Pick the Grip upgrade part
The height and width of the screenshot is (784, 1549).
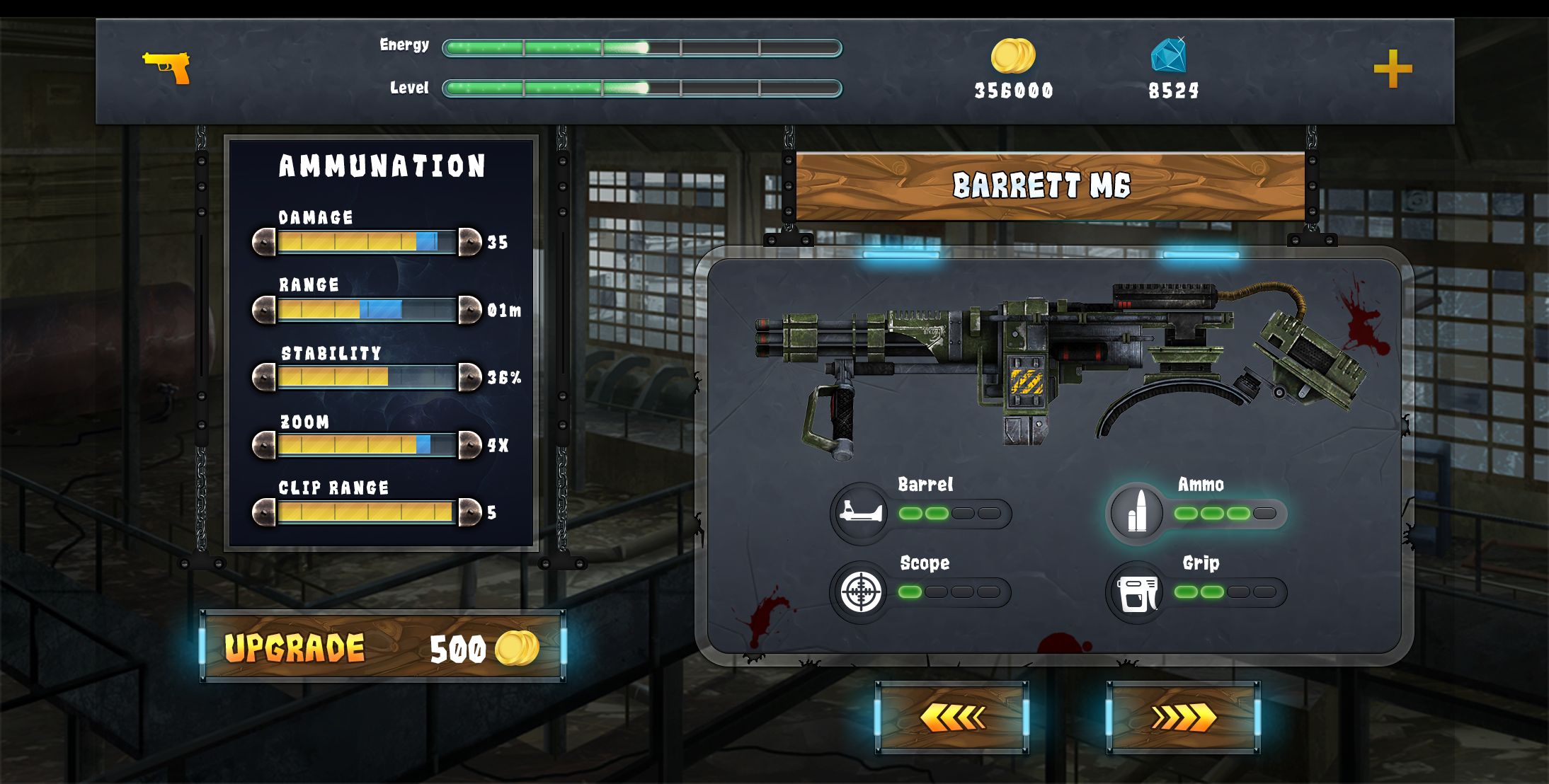[1137, 592]
